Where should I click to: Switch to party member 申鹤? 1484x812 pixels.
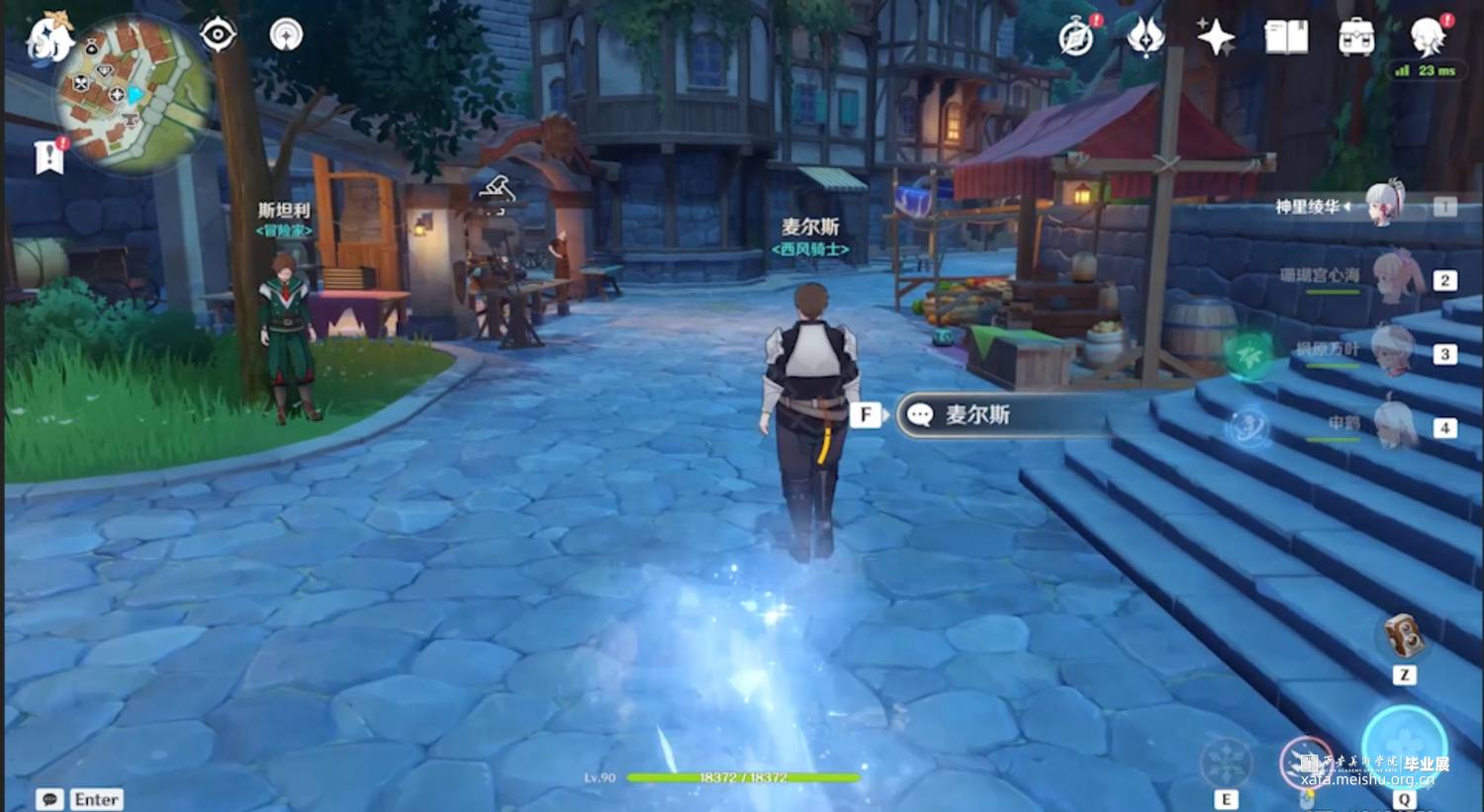[x=1395, y=424]
